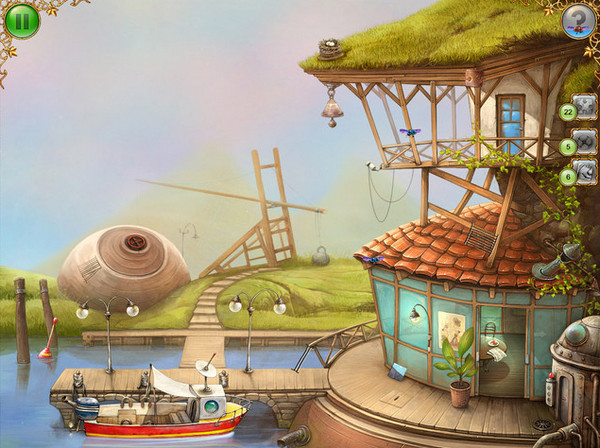Pause the game with the green button
This screenshot has width=600, height=448.
21,21
